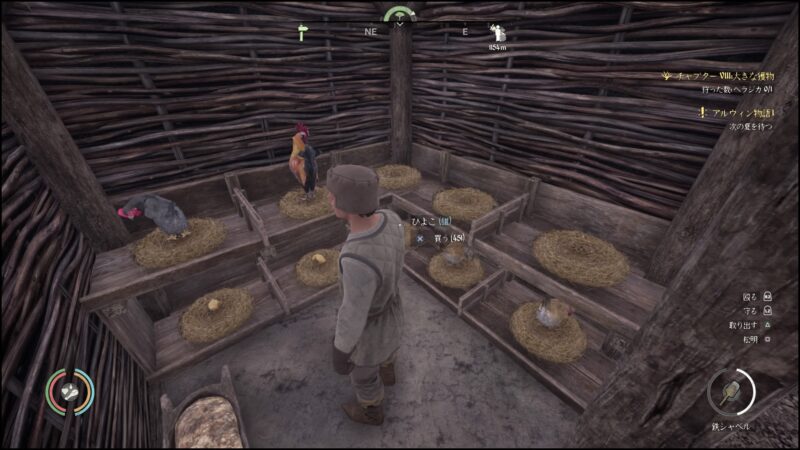Click the green season dial above the compass
The height and width of the screenshot is (450, 800).
(399, 14)
